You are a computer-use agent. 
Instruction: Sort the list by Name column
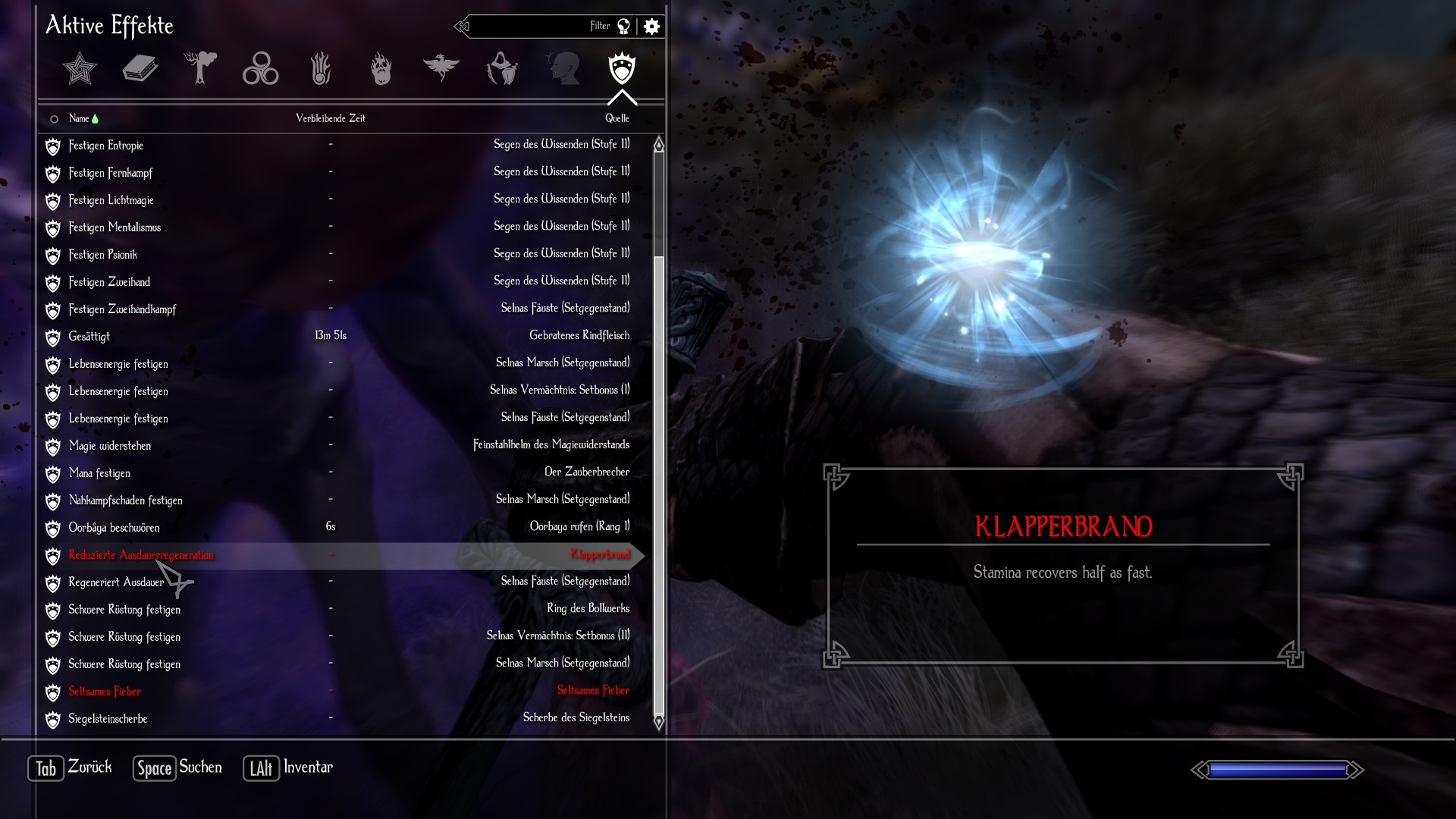click(80, 118)
